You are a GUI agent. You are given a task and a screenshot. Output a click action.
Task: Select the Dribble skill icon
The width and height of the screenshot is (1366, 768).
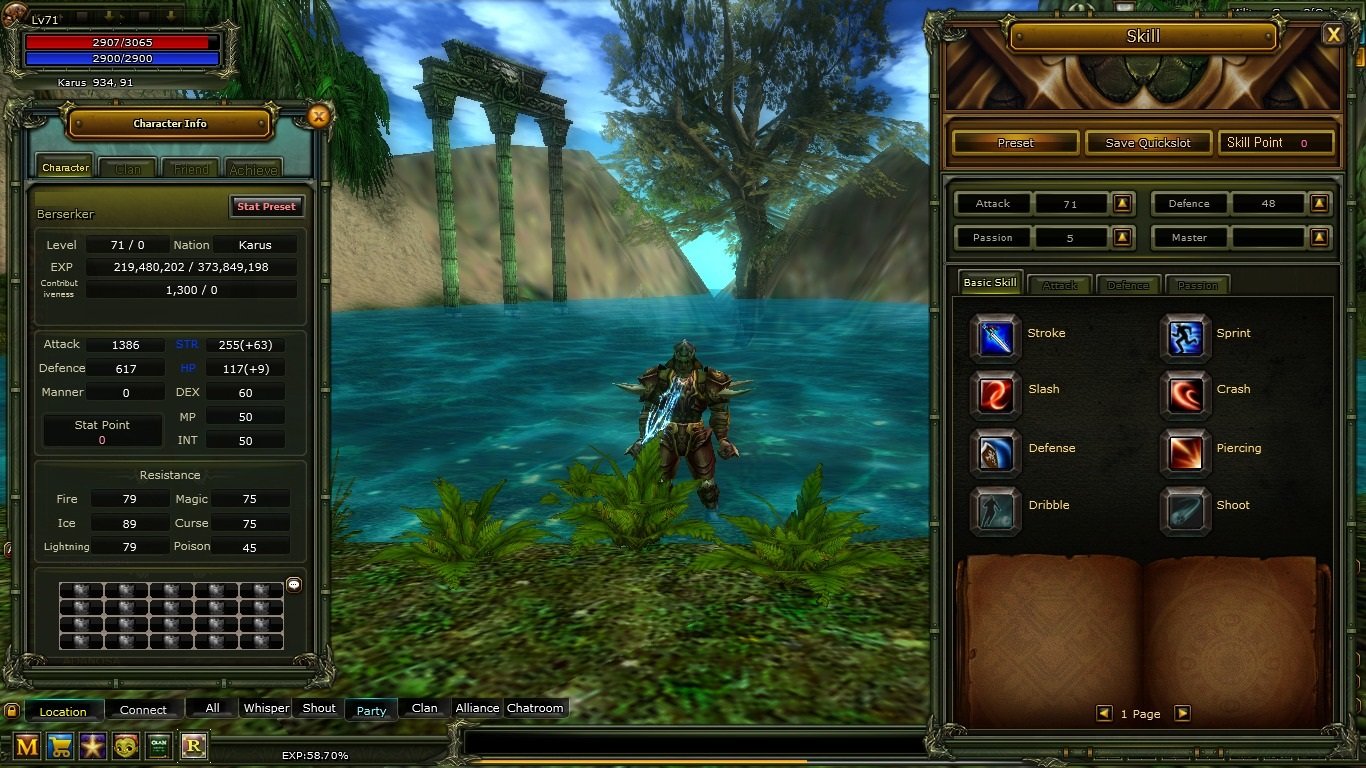point(994,506)
